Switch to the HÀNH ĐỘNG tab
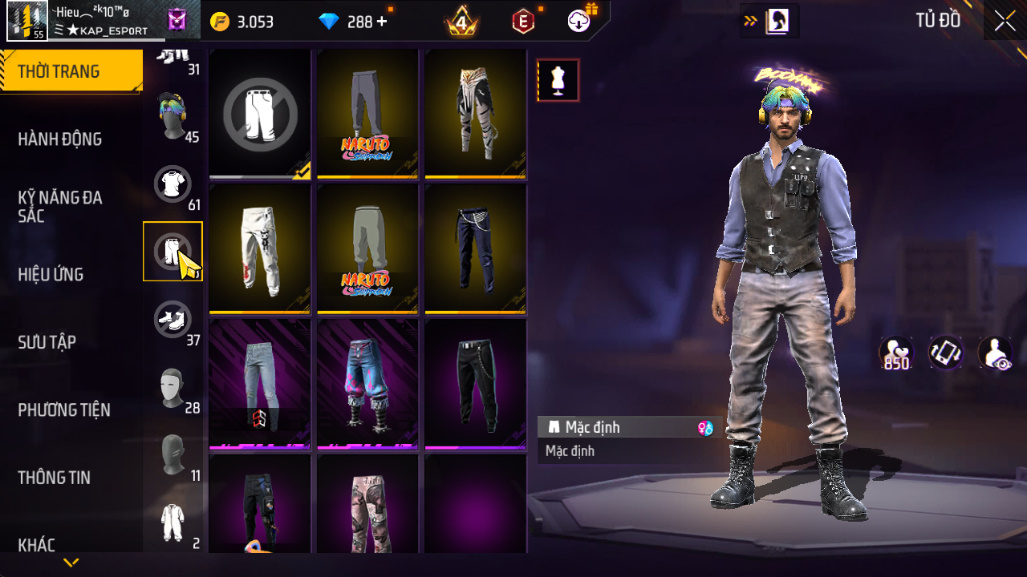Screen dimensions: 1027x577 (x=60, y=139)
